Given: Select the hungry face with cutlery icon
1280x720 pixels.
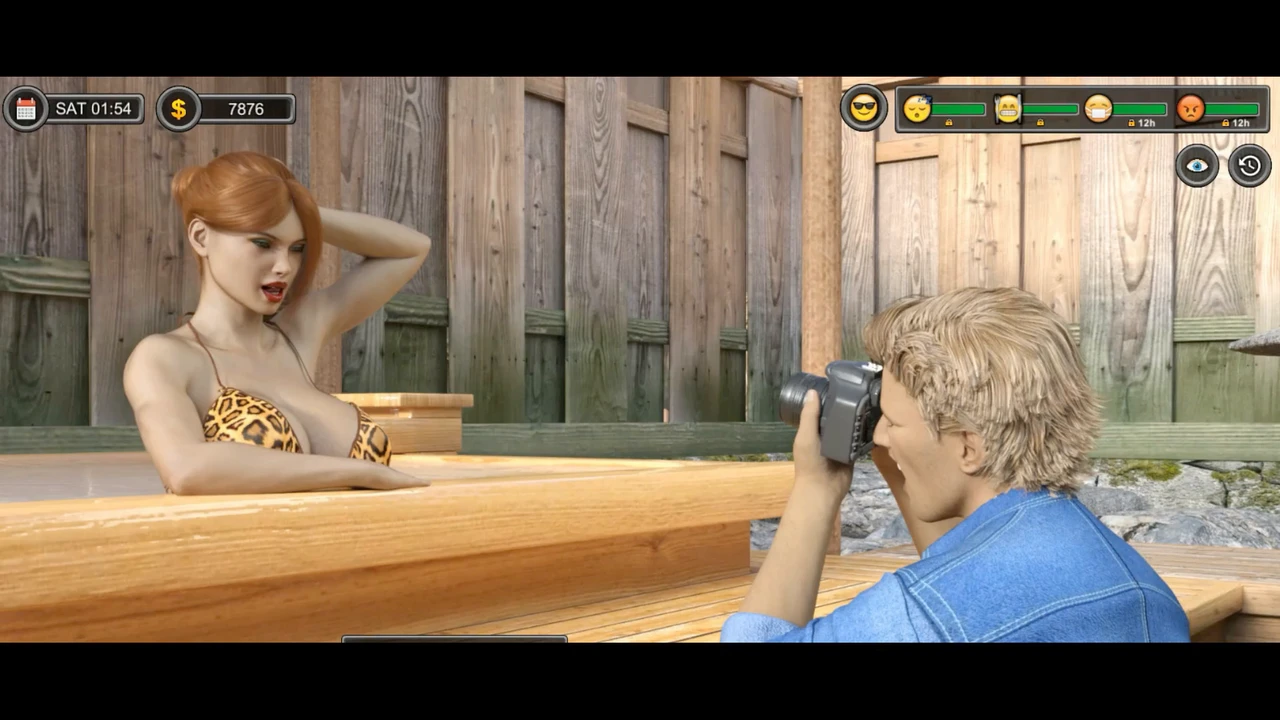Looking at the screenshot, I should 1008,108.
